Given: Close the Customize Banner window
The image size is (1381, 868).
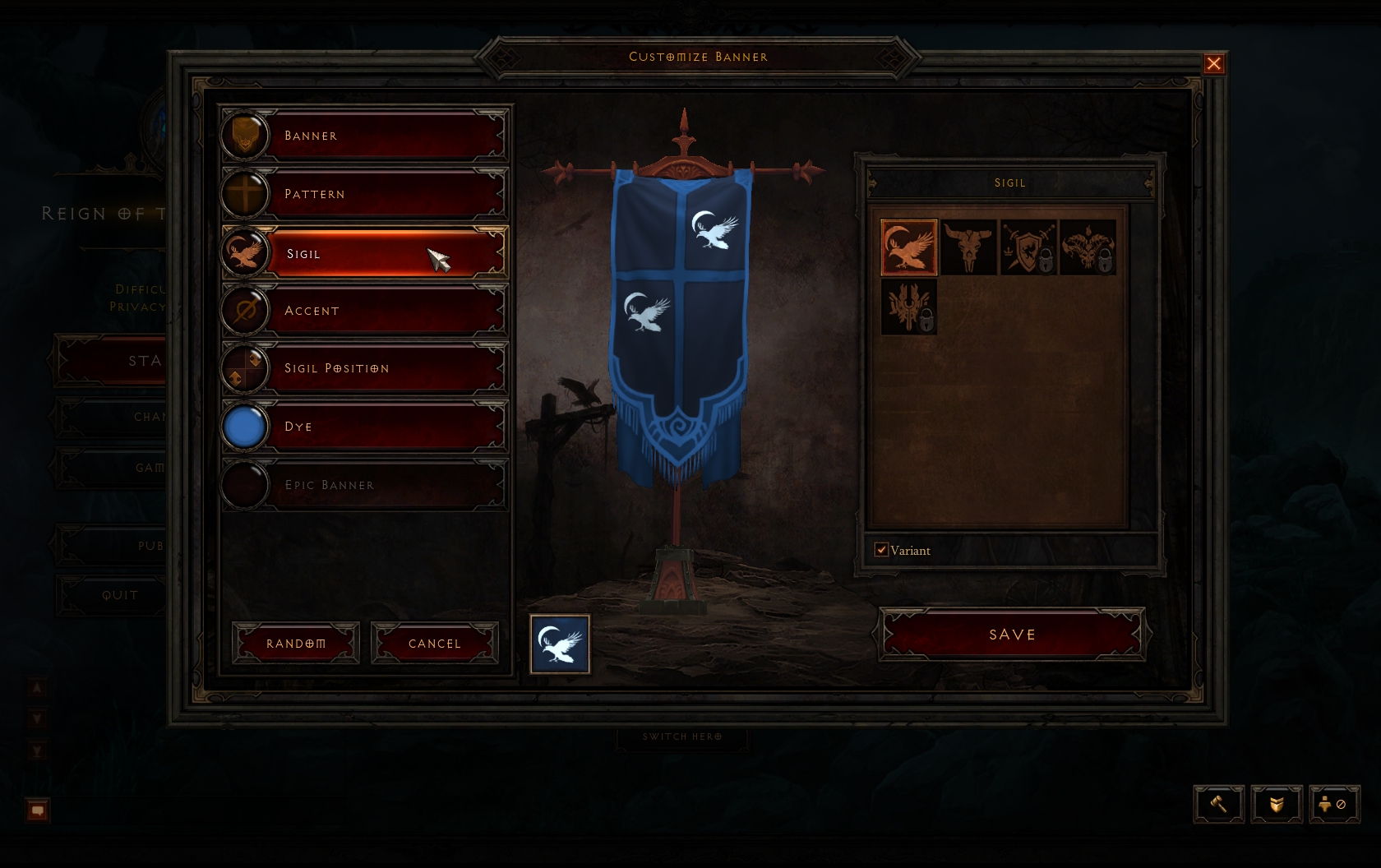Looking at the screenshot, I should [1213, 64].
